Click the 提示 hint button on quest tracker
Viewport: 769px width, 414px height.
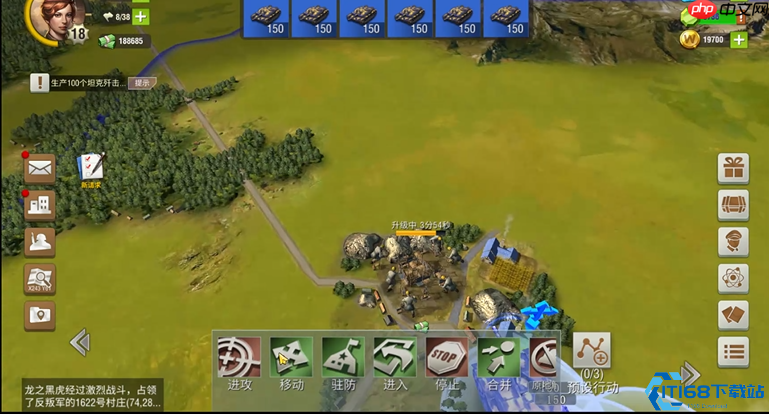[x=142, y=83]
